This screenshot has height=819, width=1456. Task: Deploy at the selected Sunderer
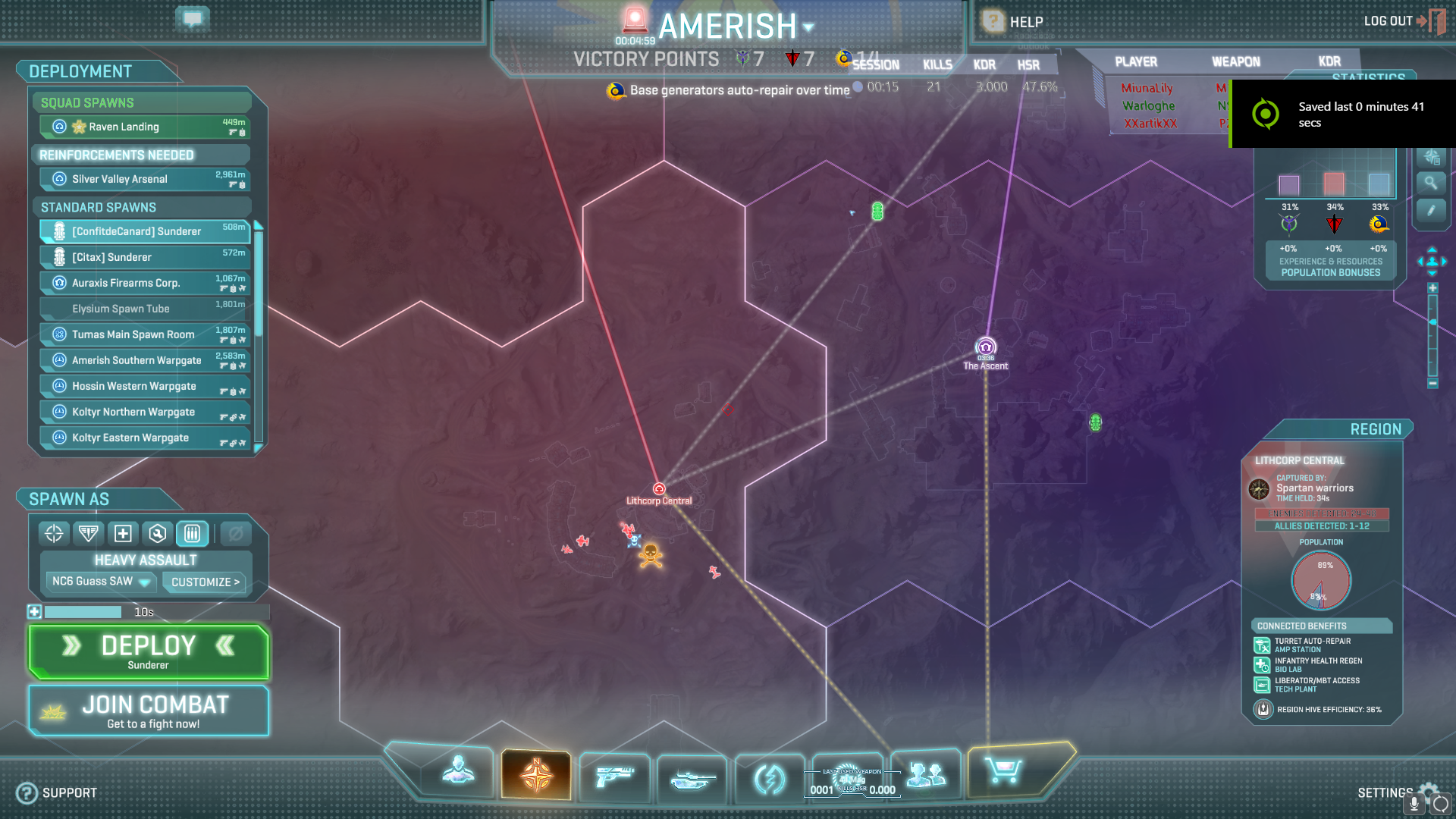[x=149, y=651]
